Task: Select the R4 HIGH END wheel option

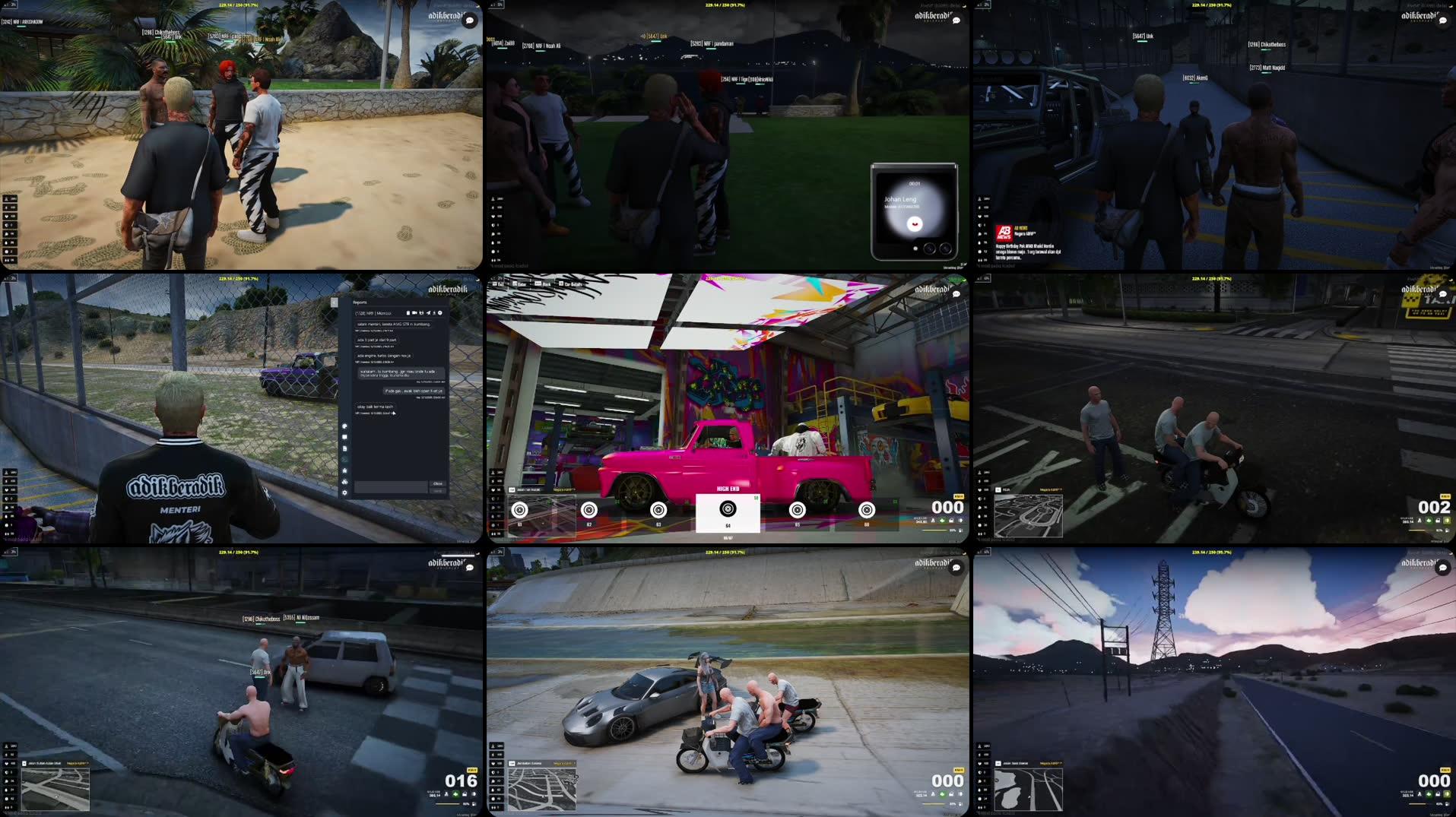Action: pyautogui.click(x=727, y=509)
